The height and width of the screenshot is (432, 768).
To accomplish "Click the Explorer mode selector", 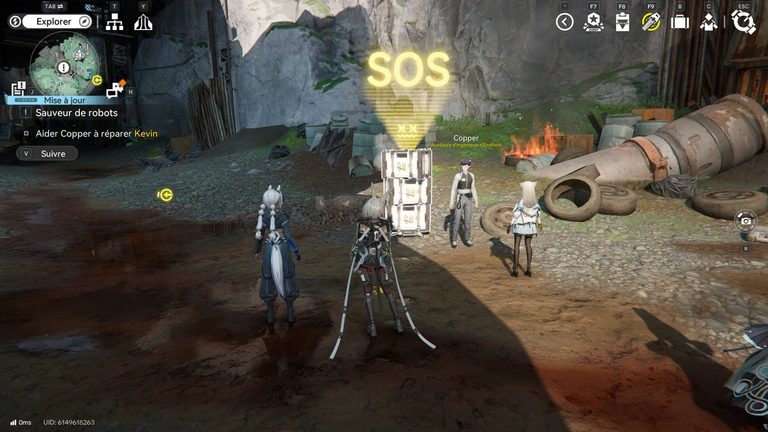I will [51, 21].
